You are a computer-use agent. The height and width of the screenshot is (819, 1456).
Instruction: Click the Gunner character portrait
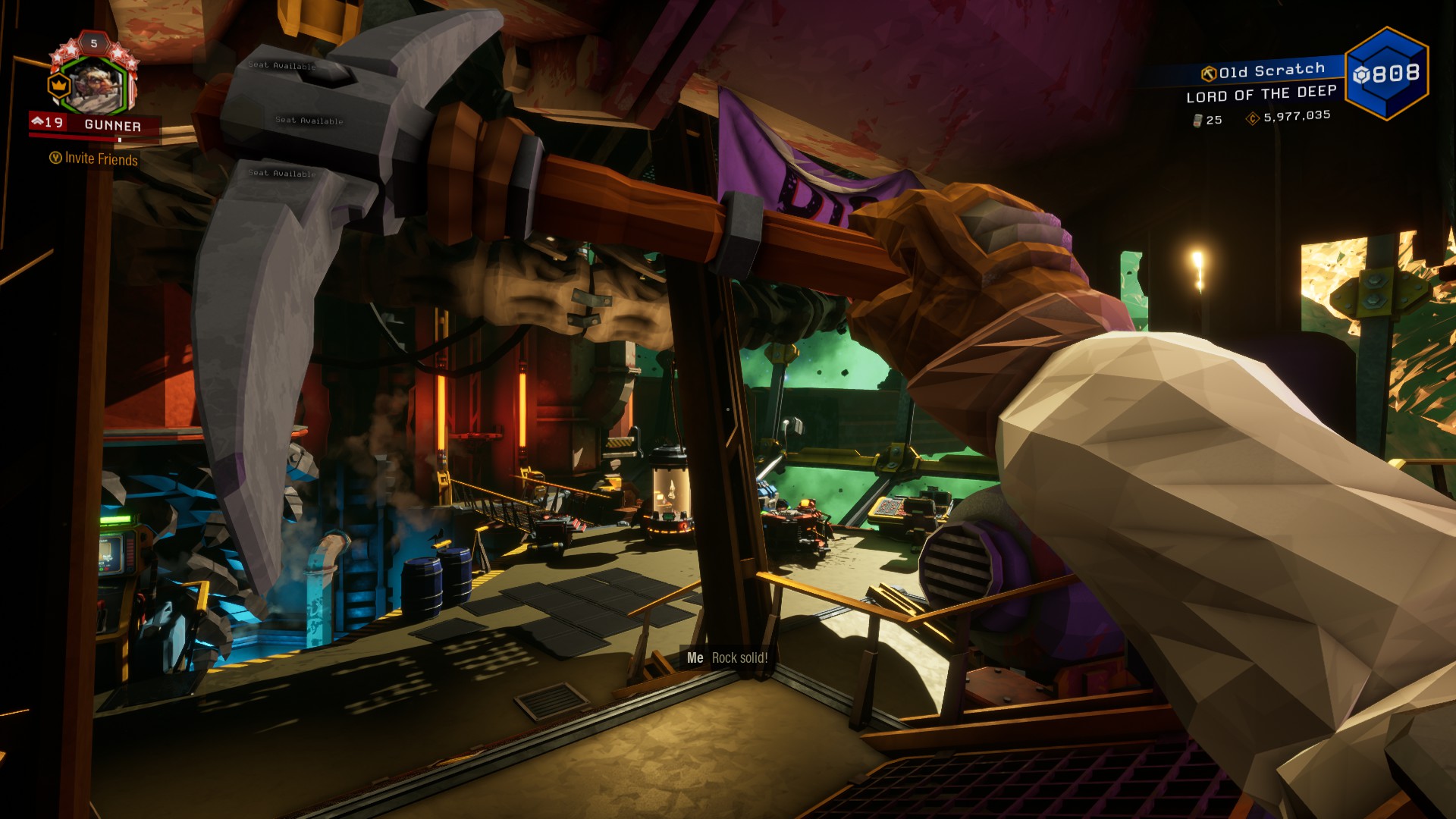pos(96,85)
